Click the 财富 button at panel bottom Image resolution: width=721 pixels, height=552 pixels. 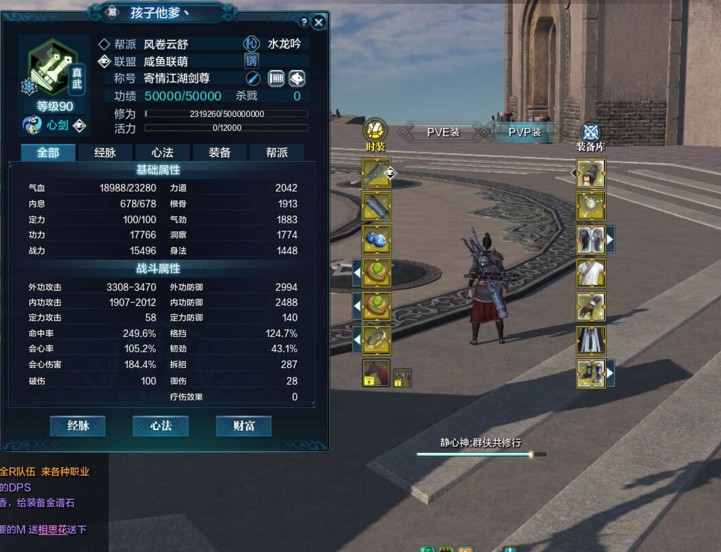point(243,425)
